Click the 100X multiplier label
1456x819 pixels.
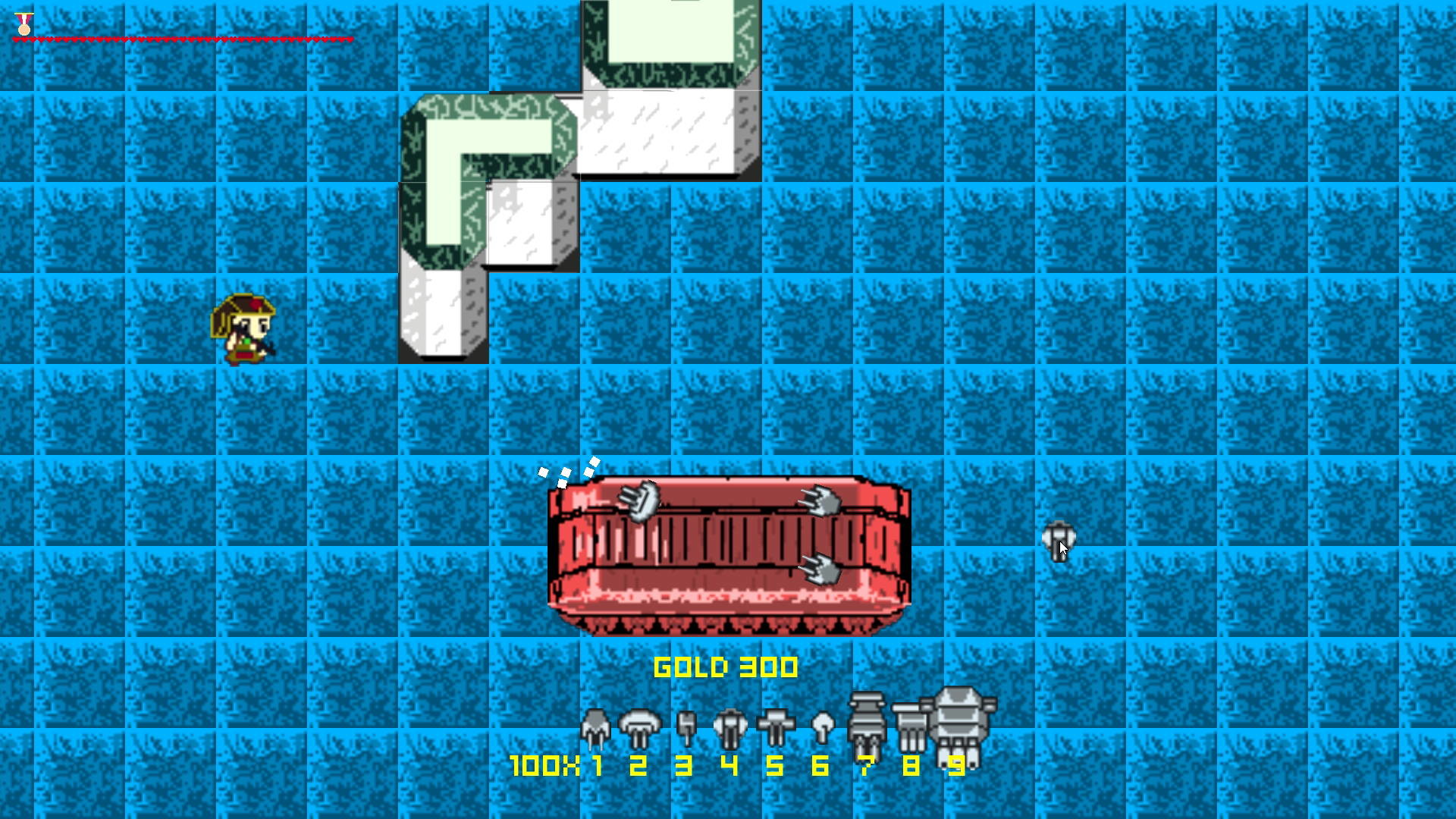tap(544, 767)
